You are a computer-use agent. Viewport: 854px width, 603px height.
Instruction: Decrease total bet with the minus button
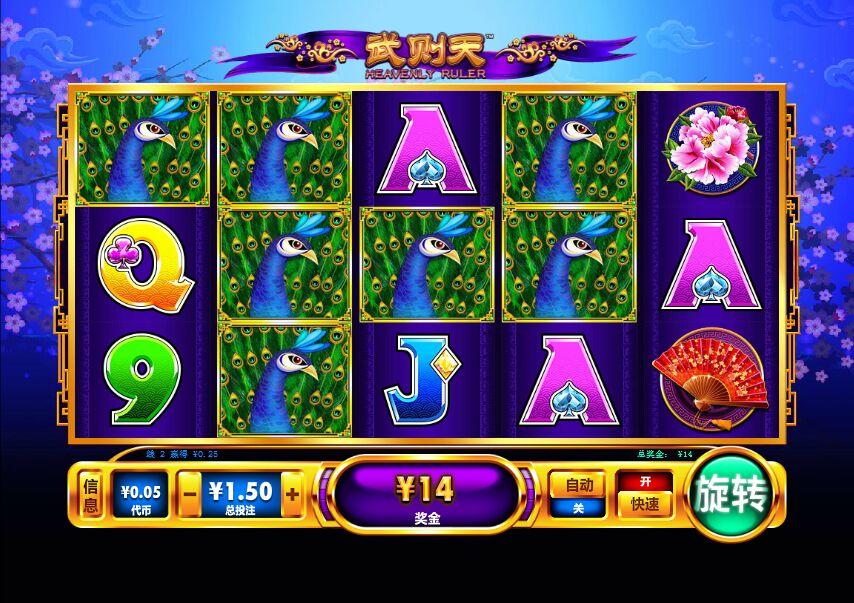(190, 494)
